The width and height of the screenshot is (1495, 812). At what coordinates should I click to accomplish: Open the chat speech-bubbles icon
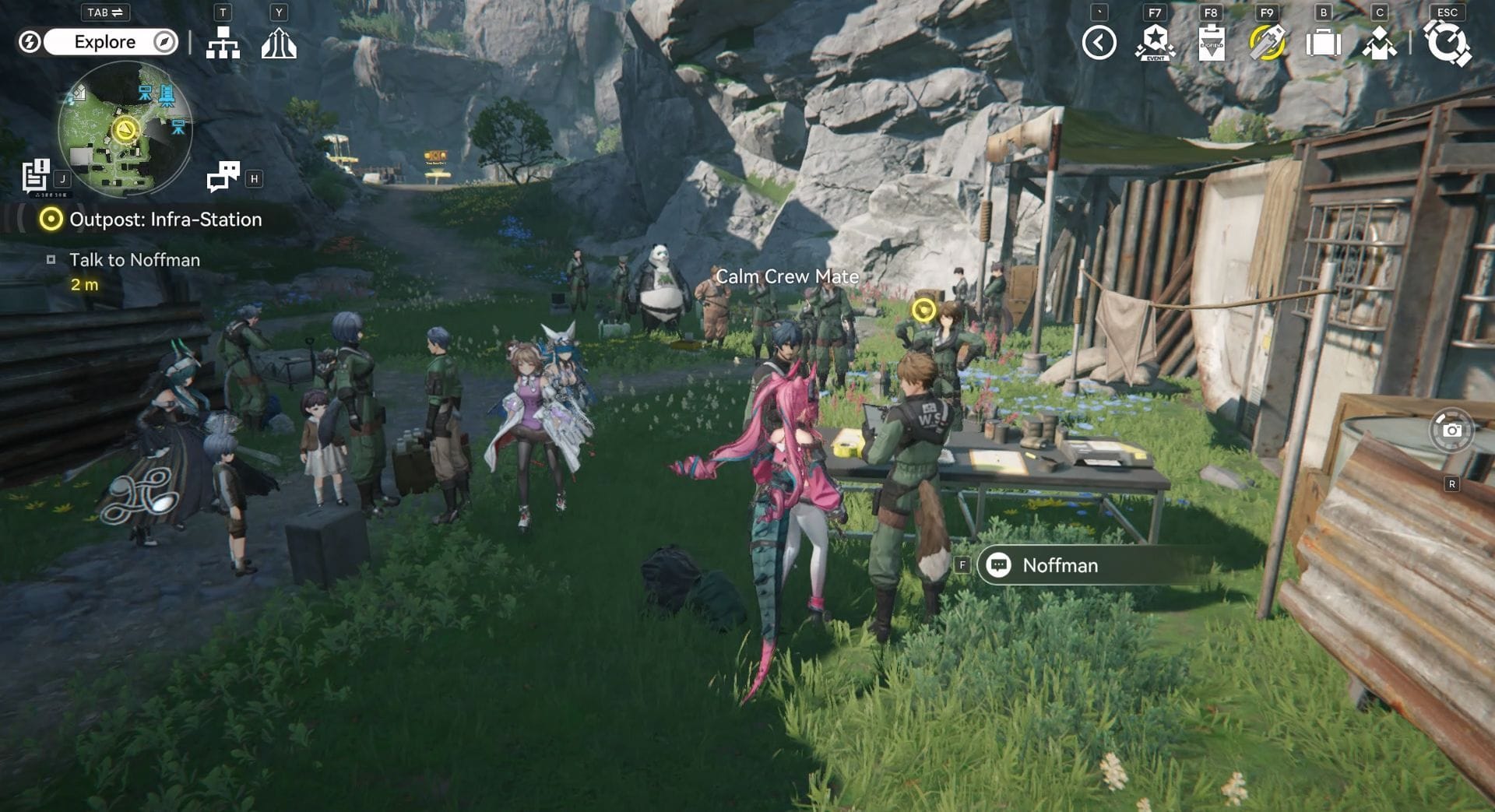tap(223, 177)
